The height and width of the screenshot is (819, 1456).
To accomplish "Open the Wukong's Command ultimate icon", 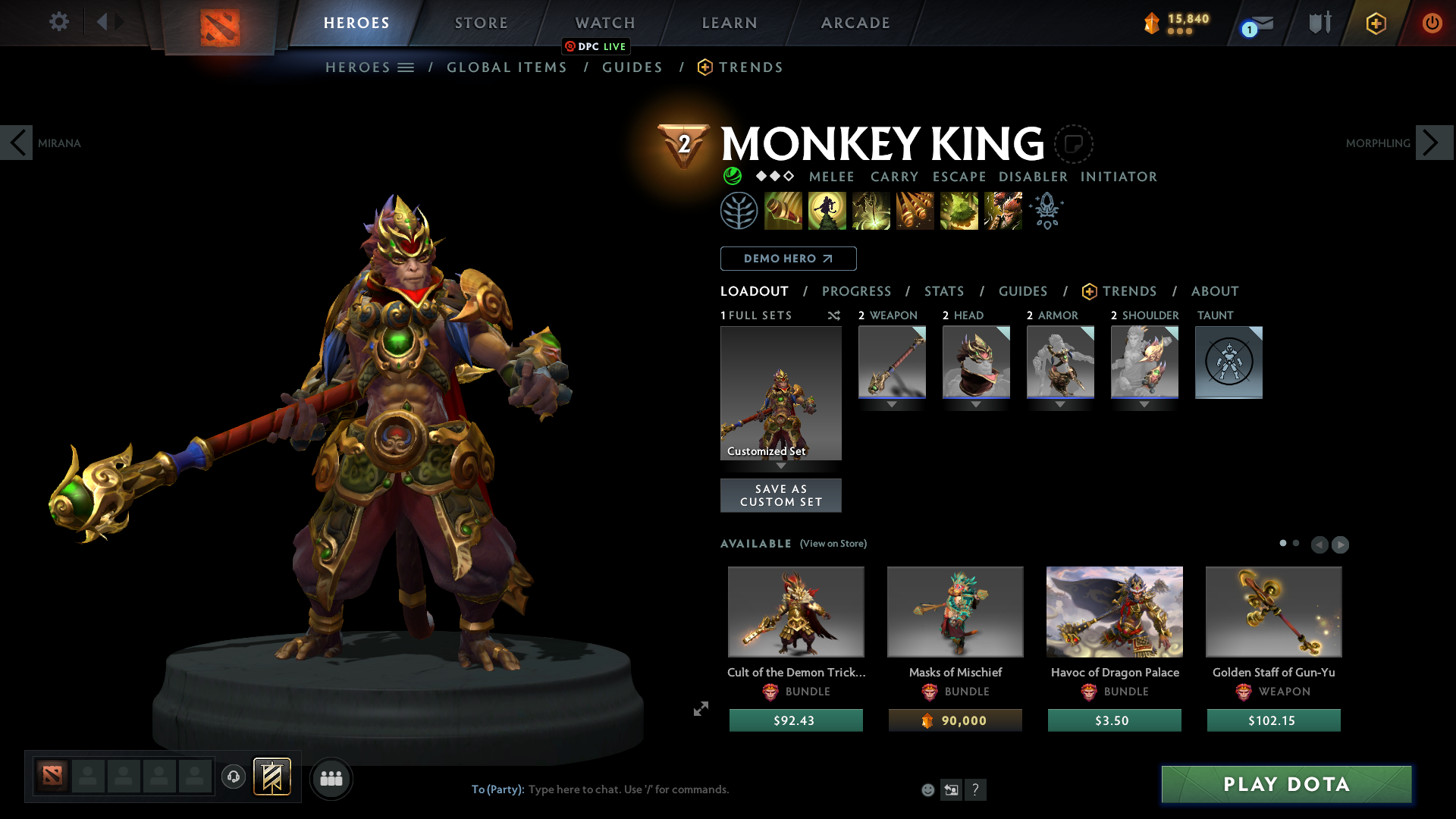I will point(1003,211).
